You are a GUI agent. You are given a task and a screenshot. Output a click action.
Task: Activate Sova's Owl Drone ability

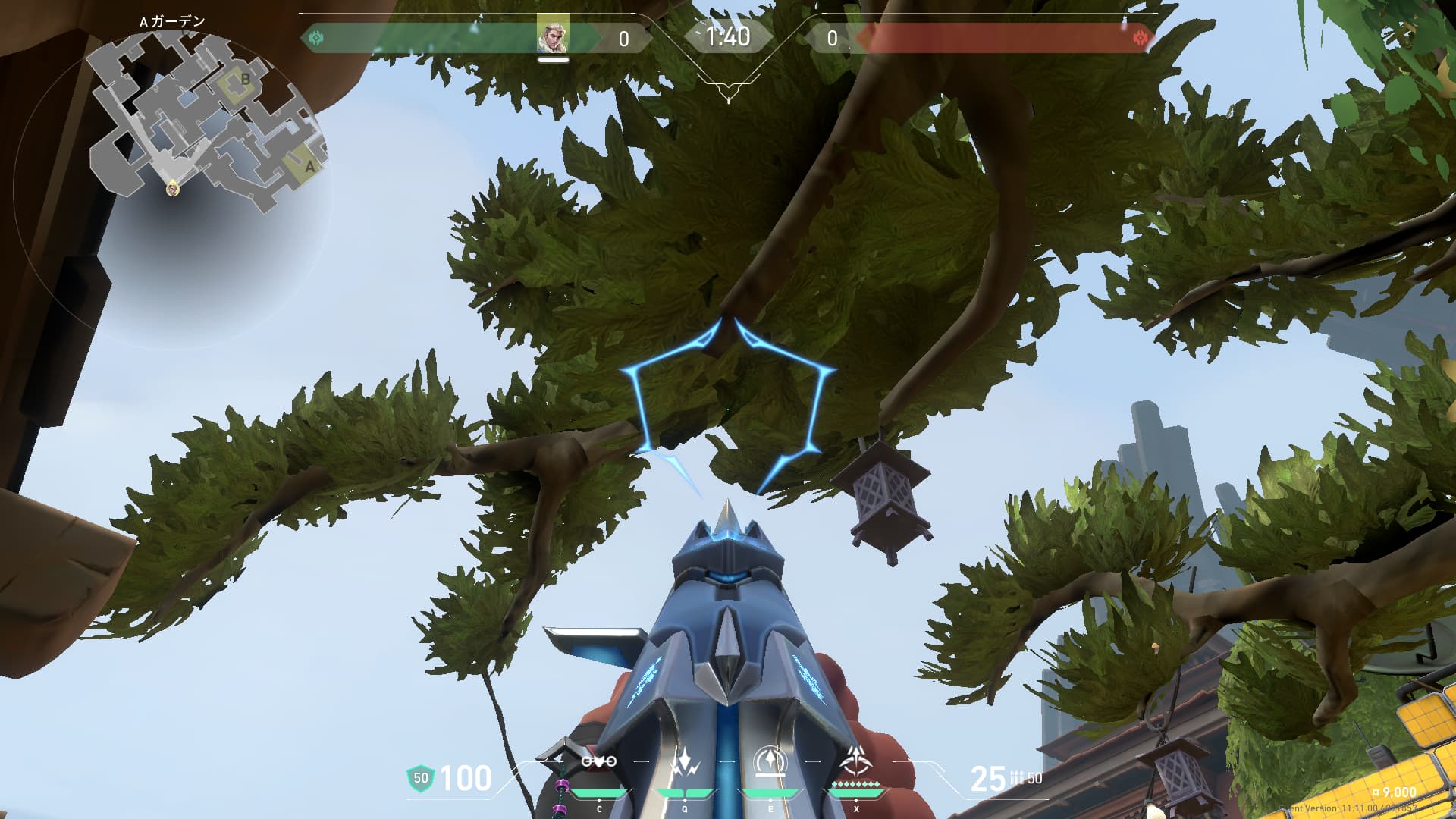coord(598,762)
